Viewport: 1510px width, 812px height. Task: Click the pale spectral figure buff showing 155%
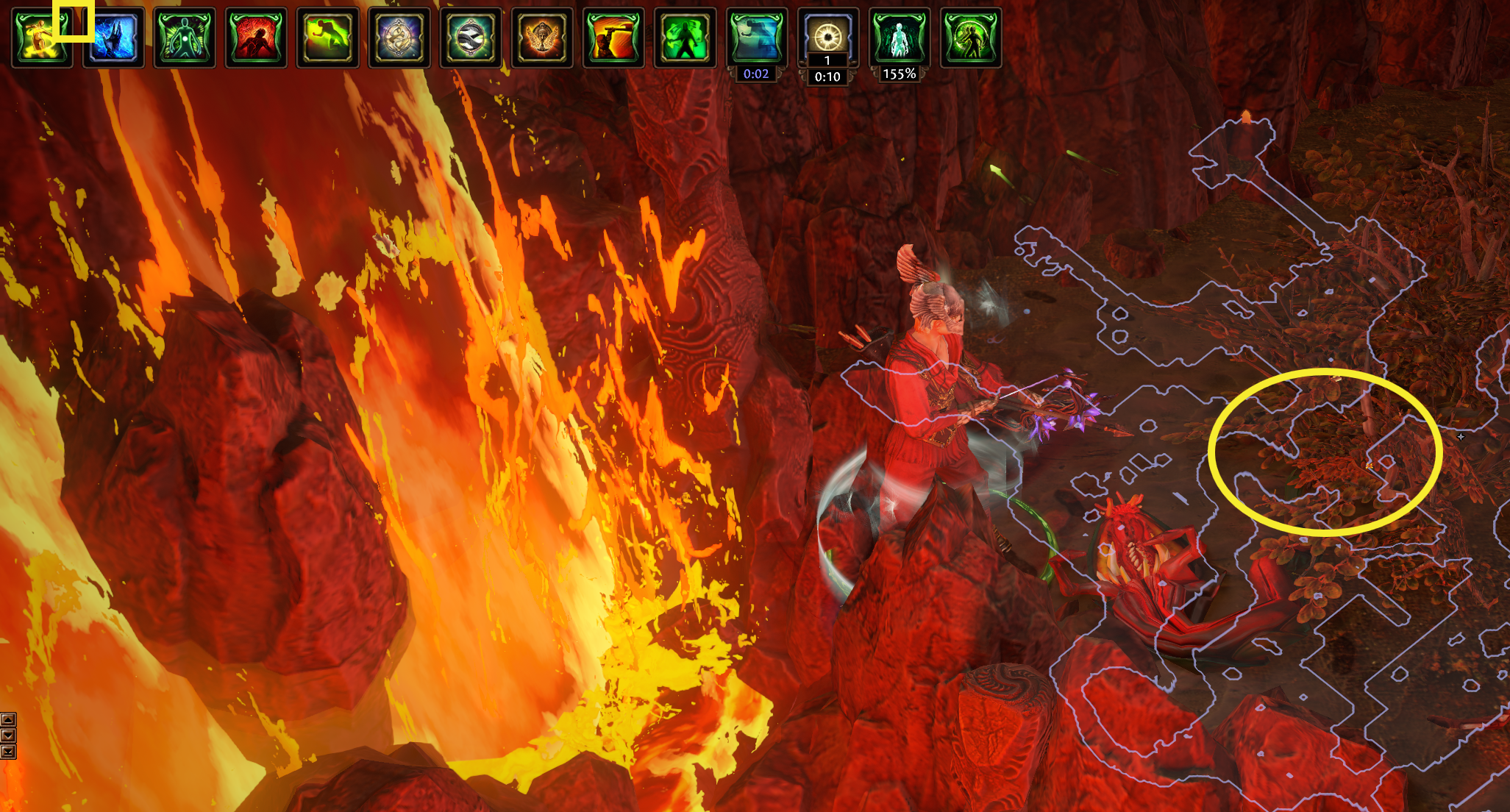[x=899, y=38]
